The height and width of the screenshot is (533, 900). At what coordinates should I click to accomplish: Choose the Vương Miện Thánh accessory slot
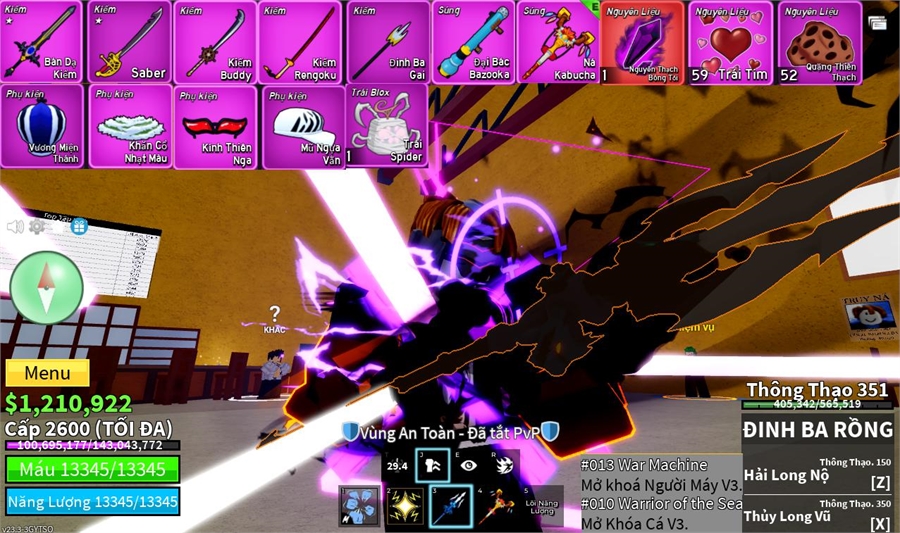(42, 126)
